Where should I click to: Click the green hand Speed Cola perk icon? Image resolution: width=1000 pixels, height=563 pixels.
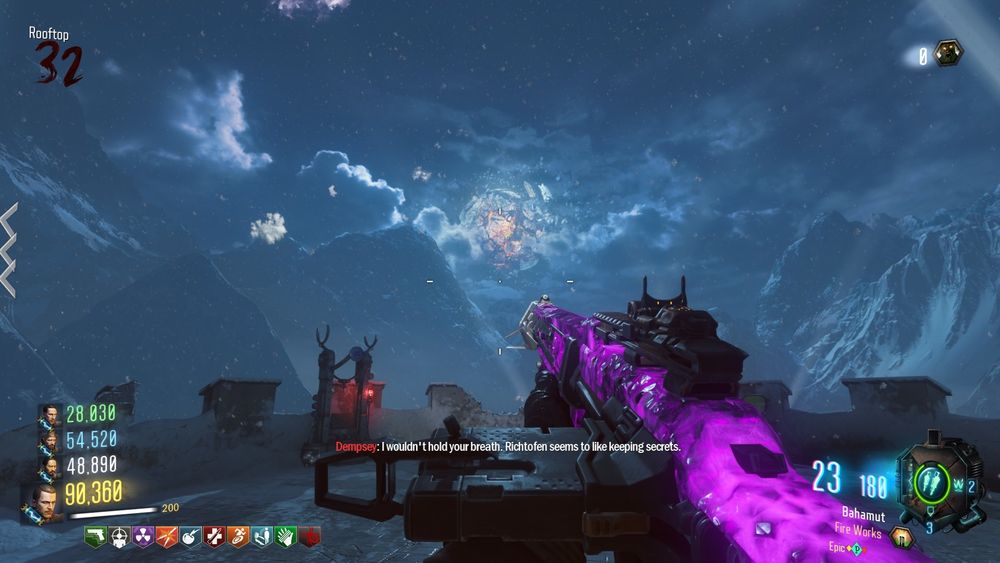click(x=286, y=537)
